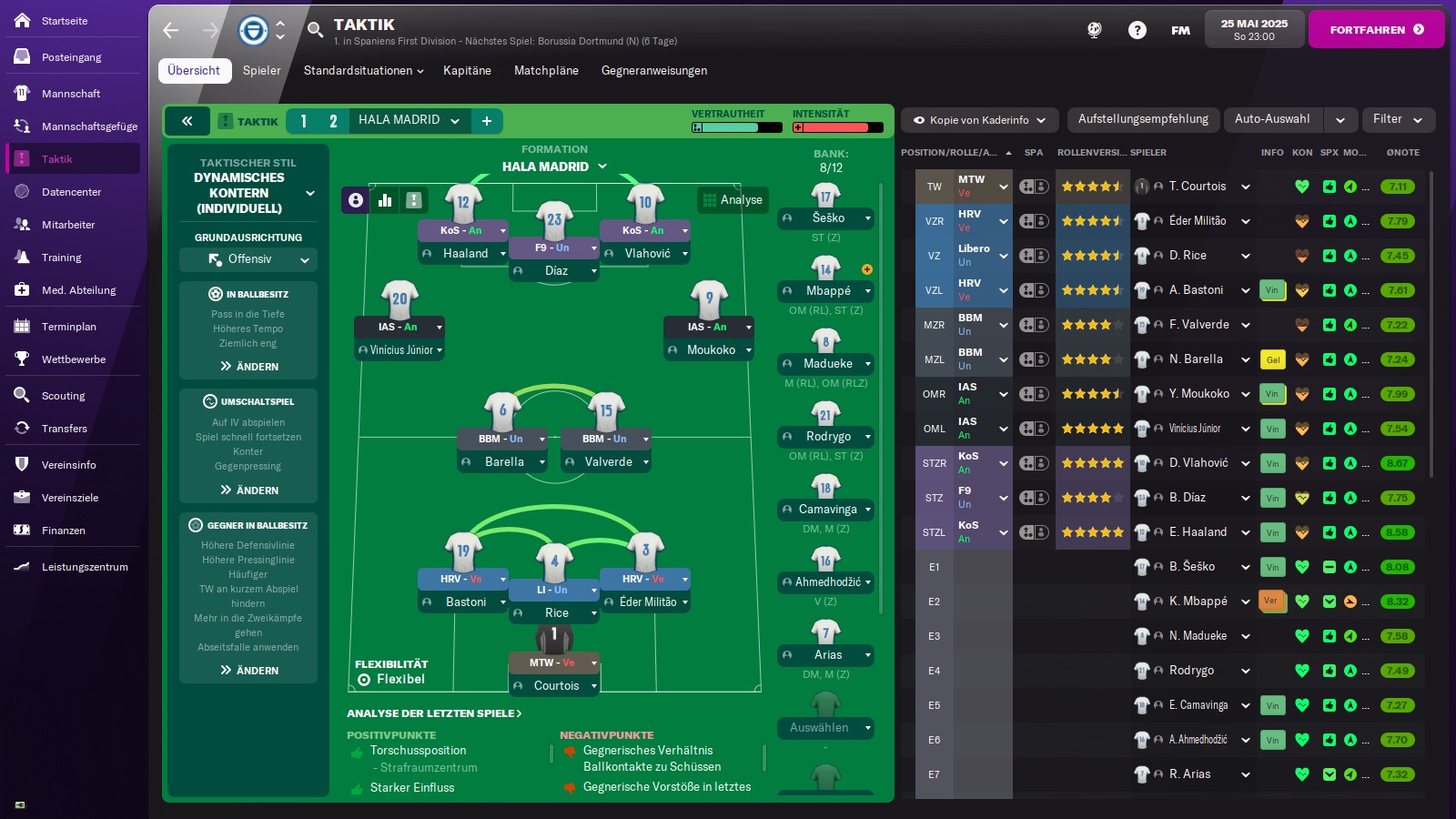Collapse the tactic panel with double arrow

point(187,121)
